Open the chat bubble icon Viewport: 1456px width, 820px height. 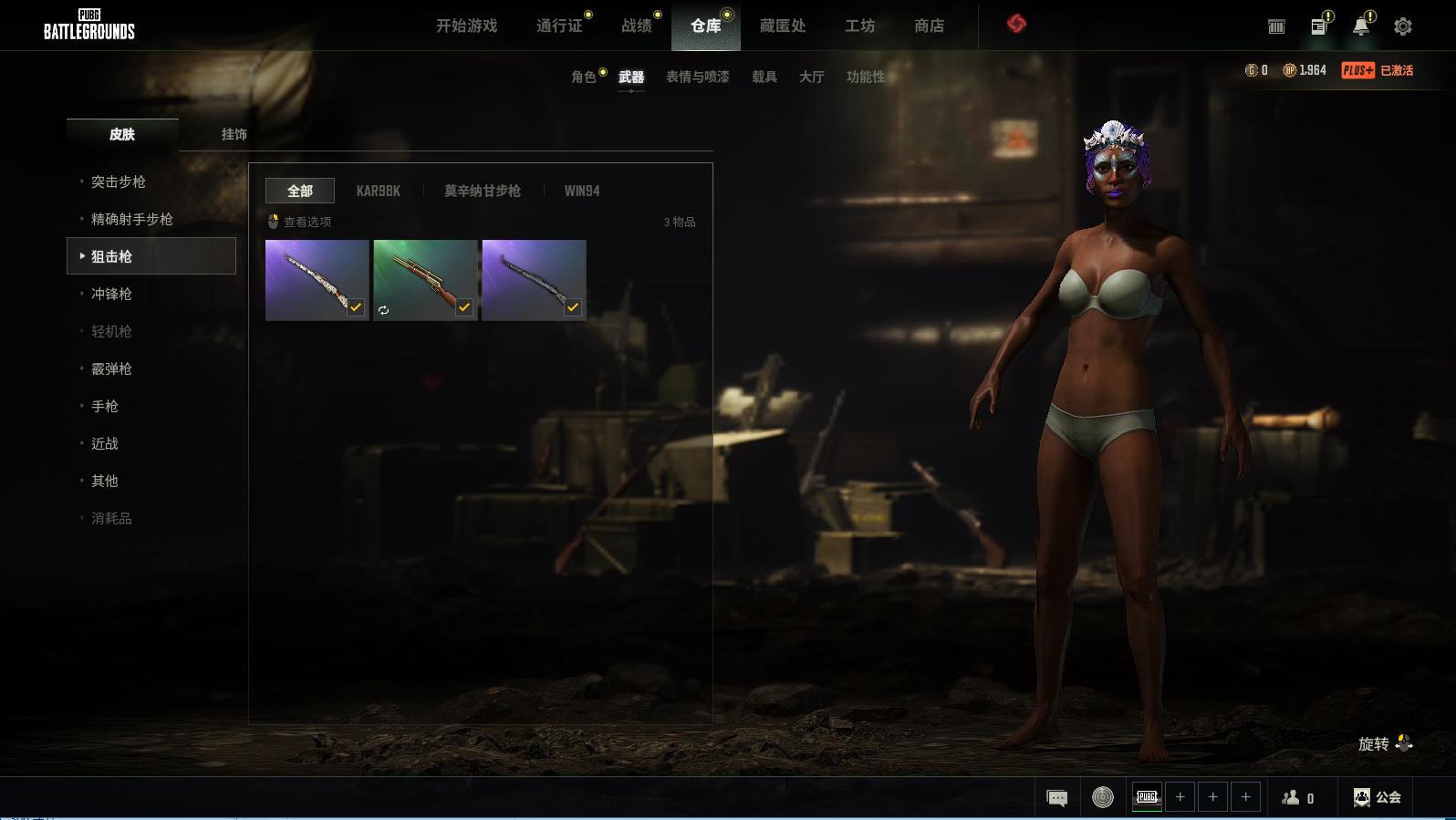[1056, 798]
